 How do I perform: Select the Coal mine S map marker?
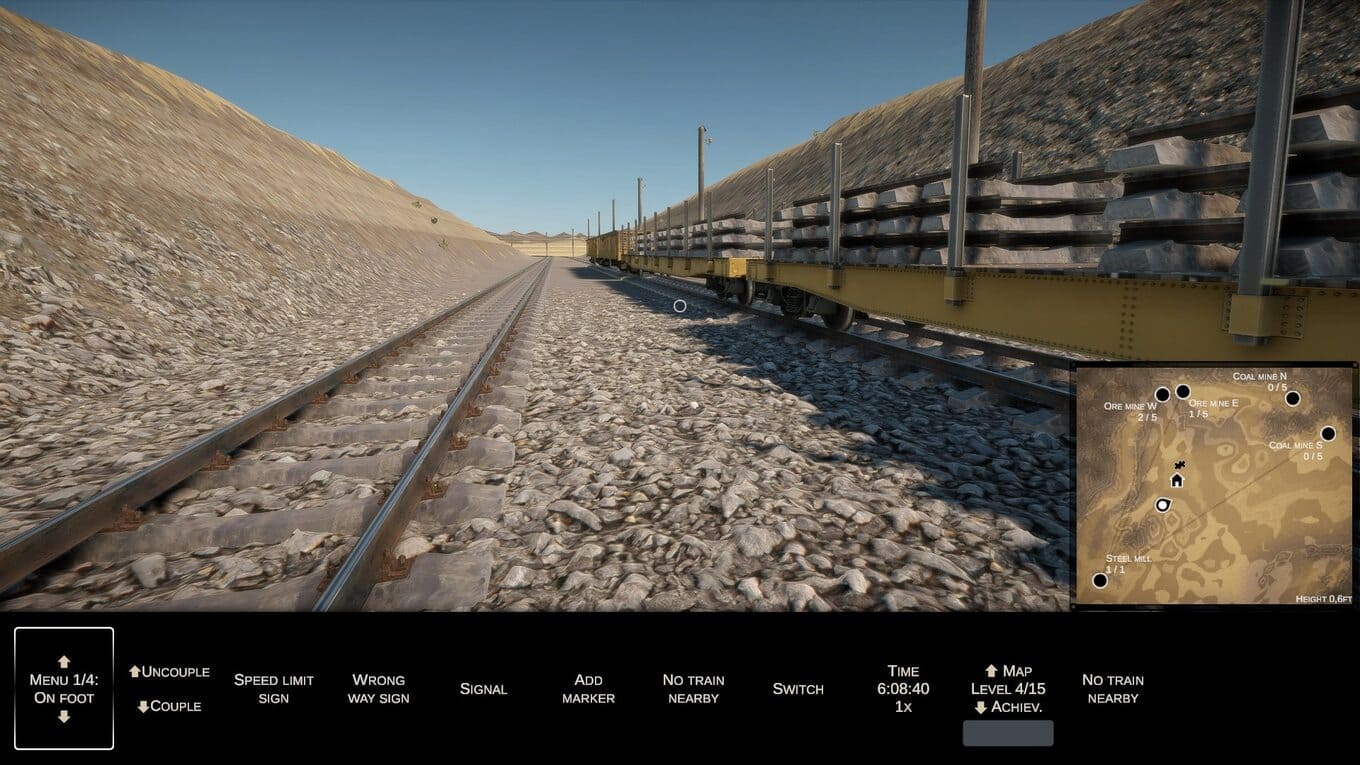[1328, 434]
